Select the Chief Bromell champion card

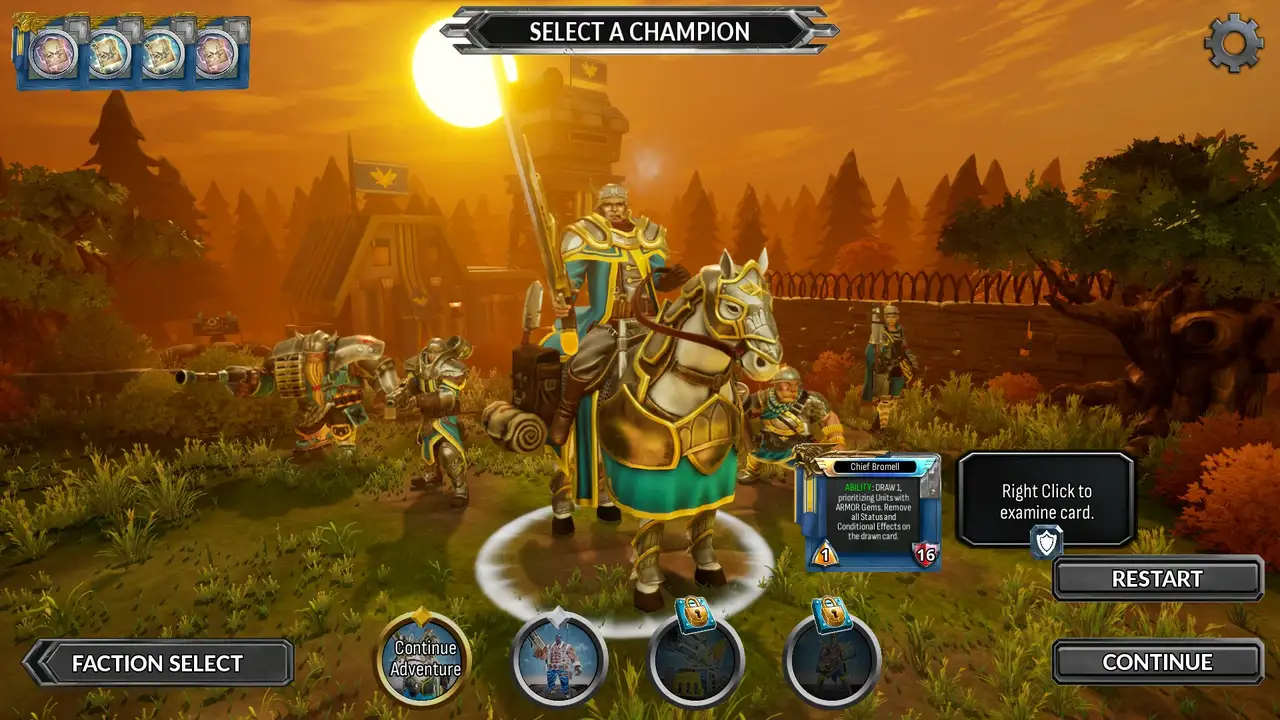point(867,510)
